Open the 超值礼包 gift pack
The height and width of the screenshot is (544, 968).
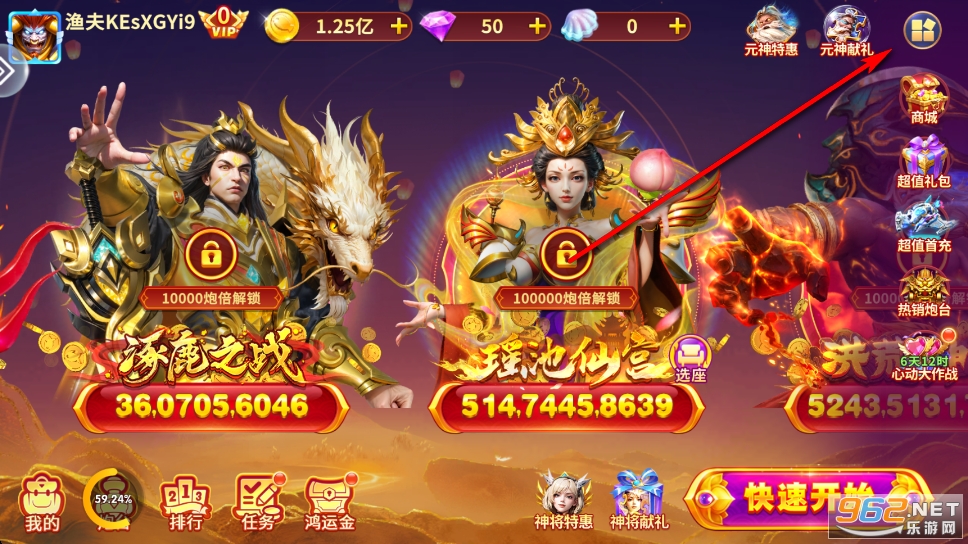click(x=924, y=163)
